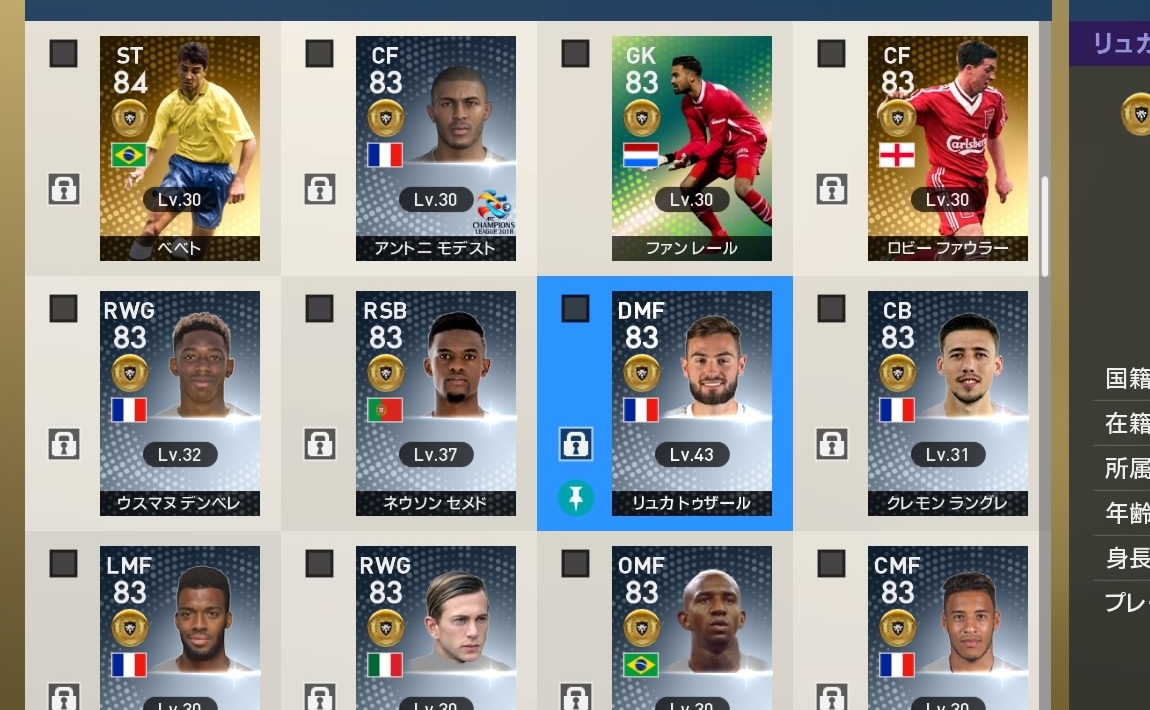Screen dimensions: 1150x710
Task: Tick the checkbox on リュカ トゥザール
Action: point(575,309)
